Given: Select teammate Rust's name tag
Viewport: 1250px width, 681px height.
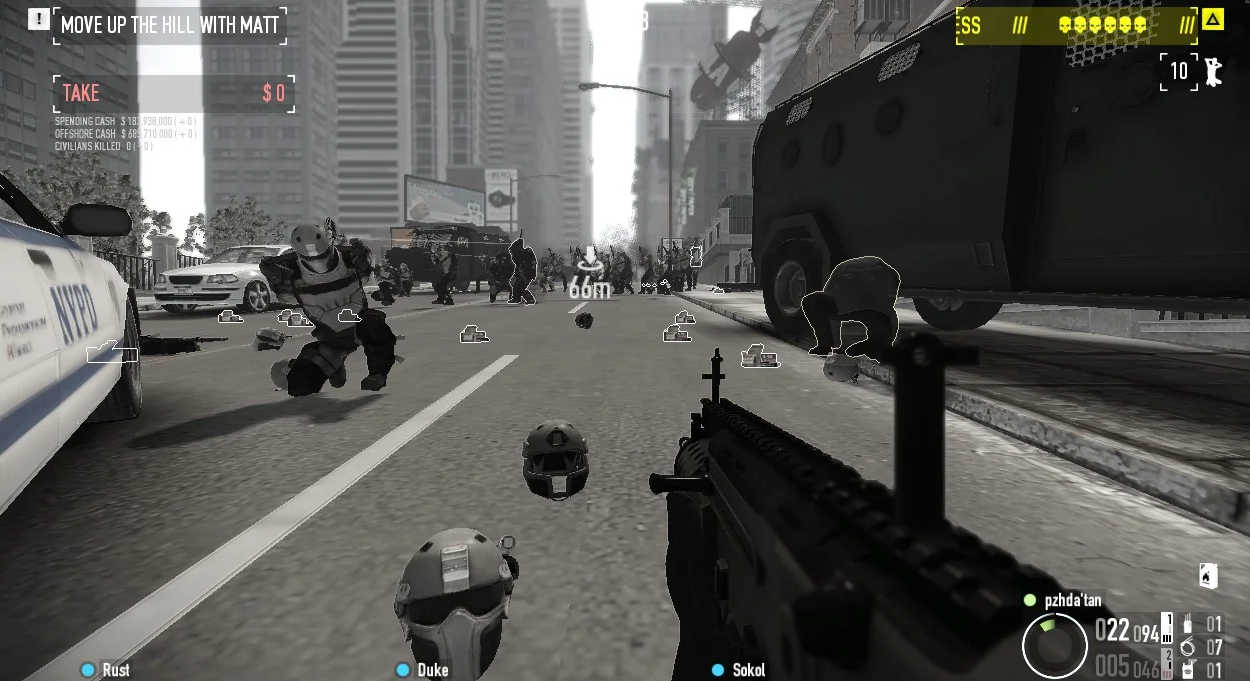Looking at the screenshot, I should (x=116, y=670).
